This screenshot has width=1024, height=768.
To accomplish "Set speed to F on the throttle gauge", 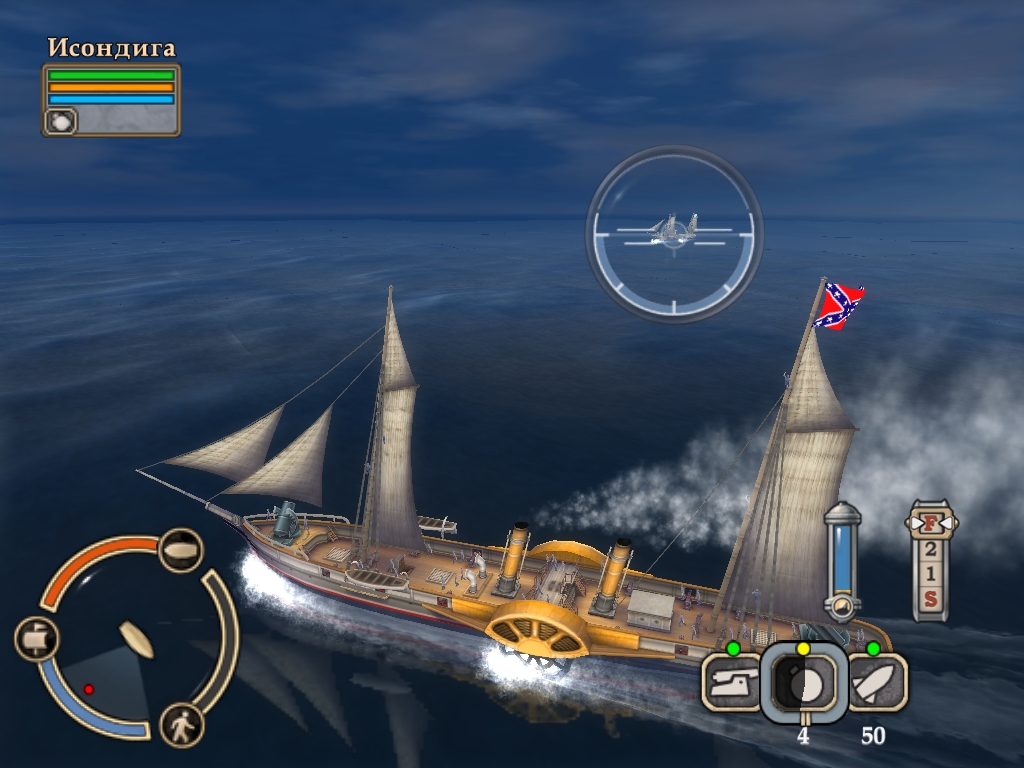I will pyautogui.click(x=930, y=523).
